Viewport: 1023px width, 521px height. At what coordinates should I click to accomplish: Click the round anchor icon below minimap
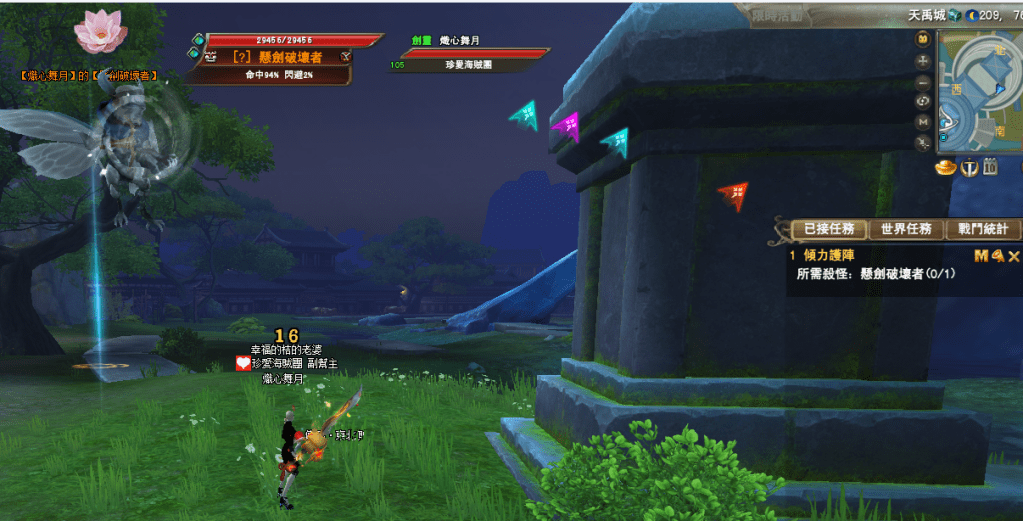(968, 168)
